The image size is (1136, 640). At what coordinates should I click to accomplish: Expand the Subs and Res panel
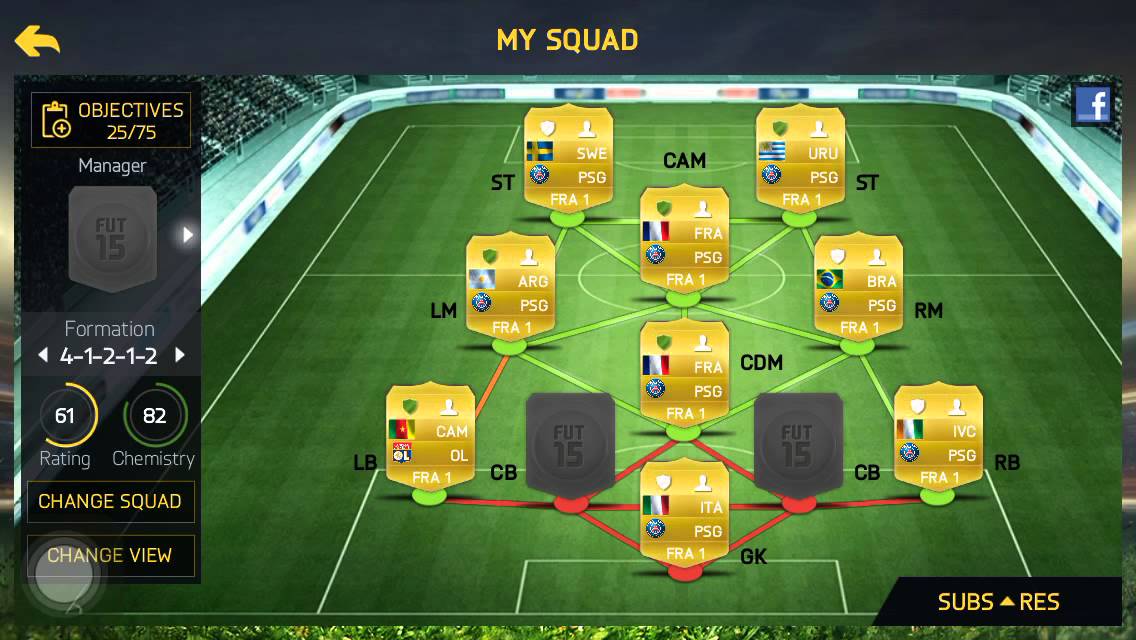(x=998, y=602)
